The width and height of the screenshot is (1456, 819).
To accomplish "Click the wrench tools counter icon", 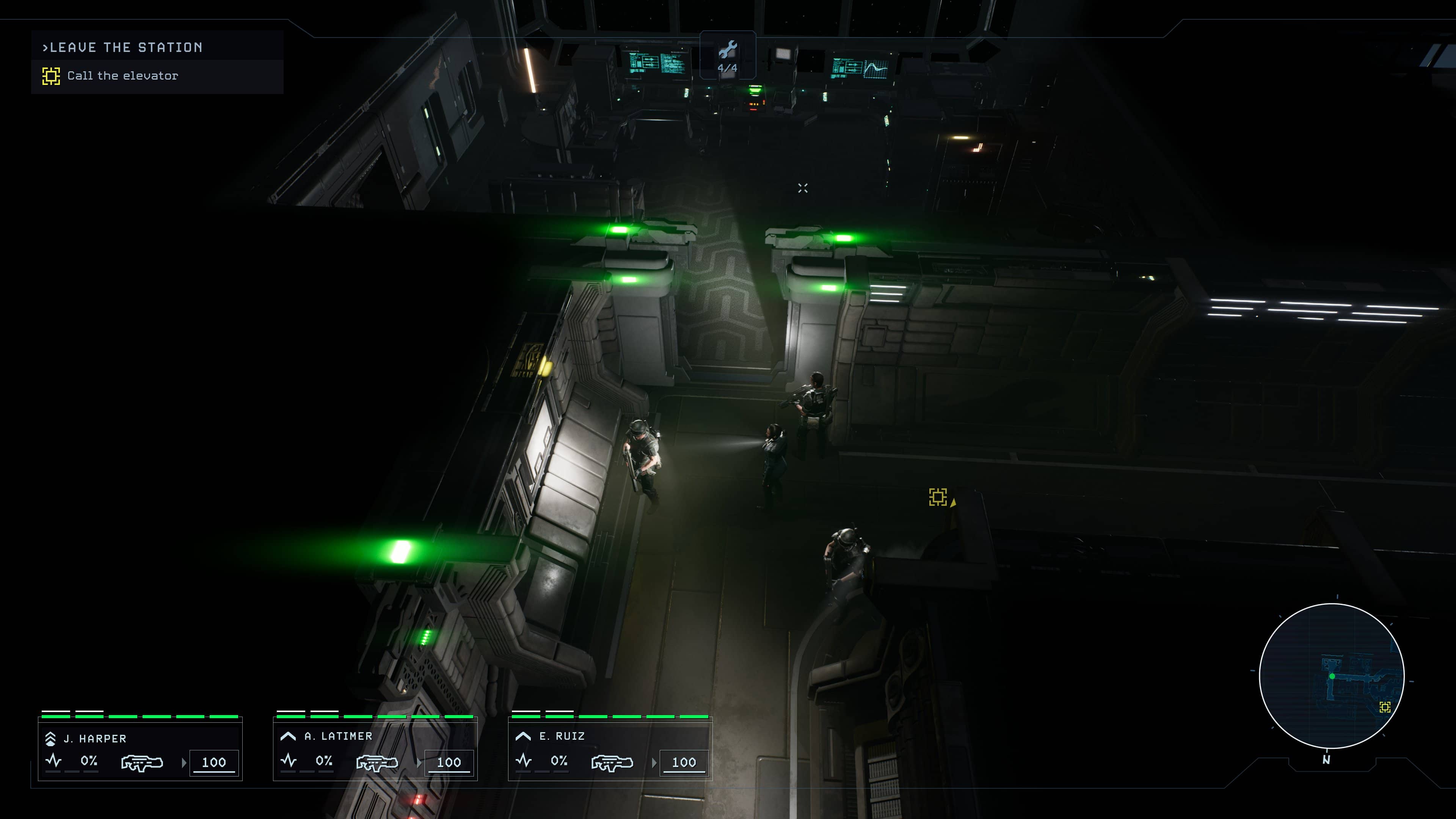I will click(x=728, y=50).
